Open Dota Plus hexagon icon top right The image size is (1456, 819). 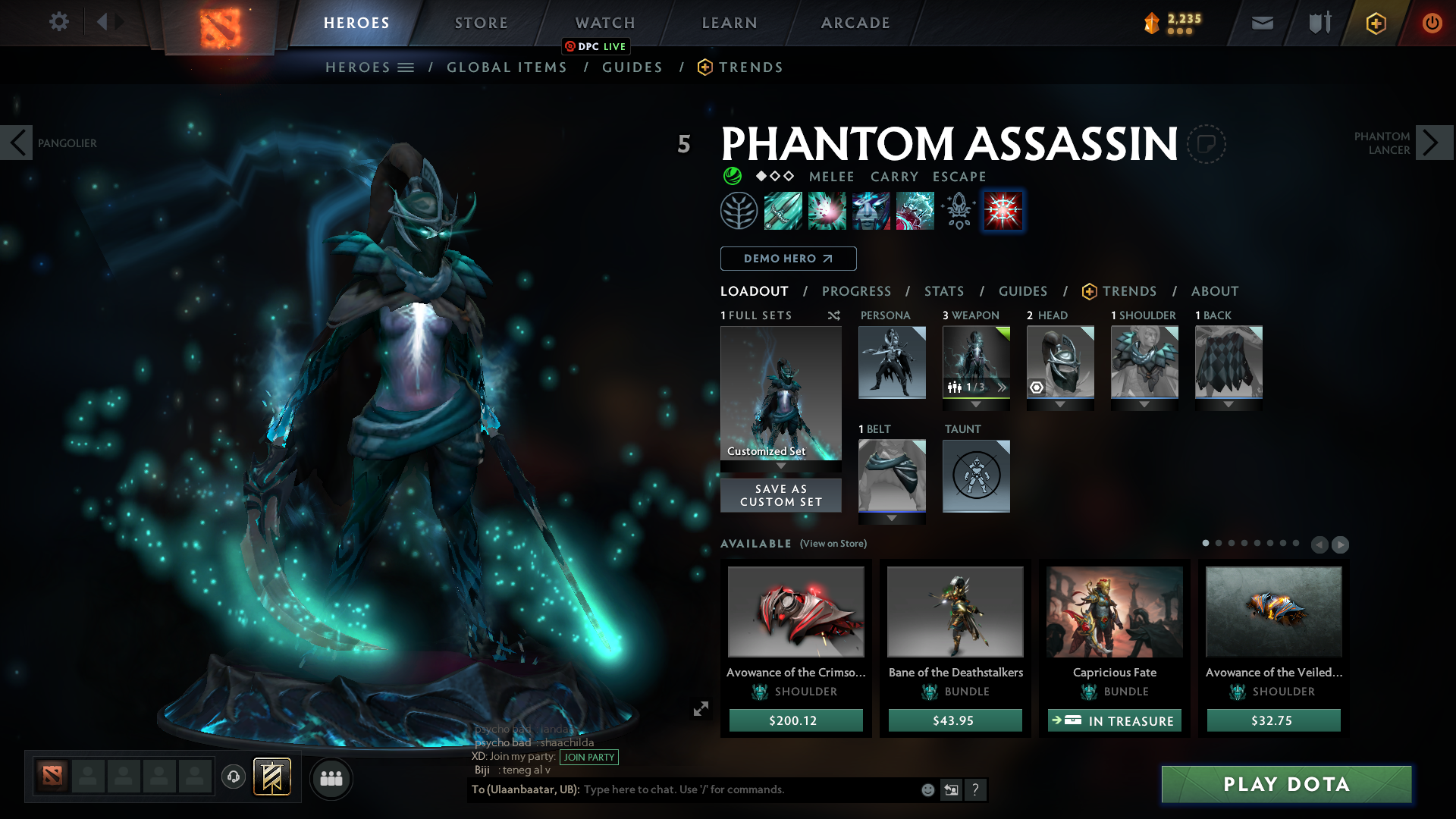pos(1375,24)
